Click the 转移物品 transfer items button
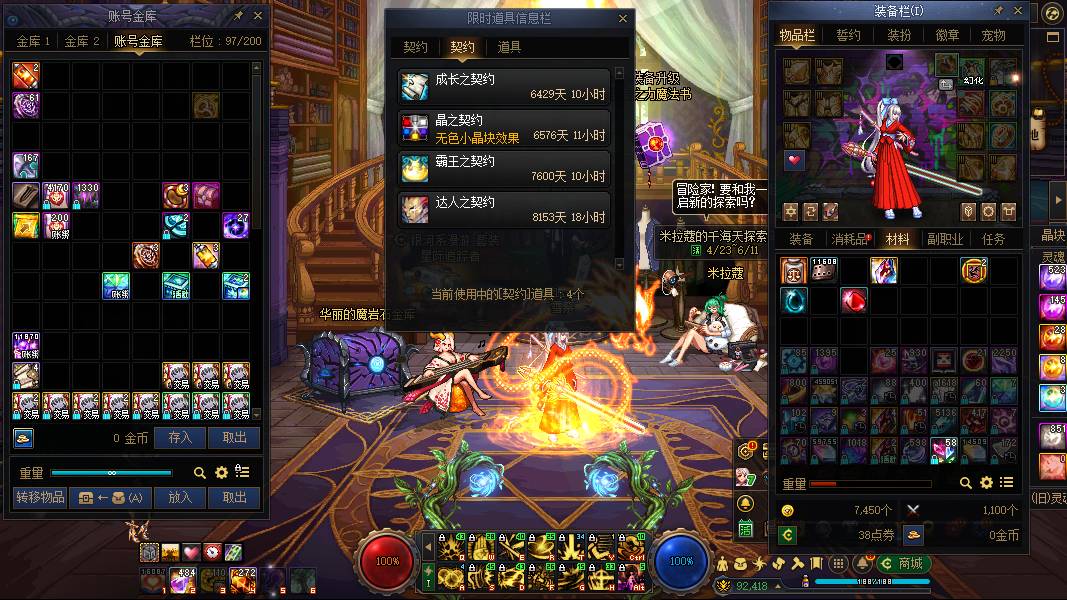 (x=40, y=497)
